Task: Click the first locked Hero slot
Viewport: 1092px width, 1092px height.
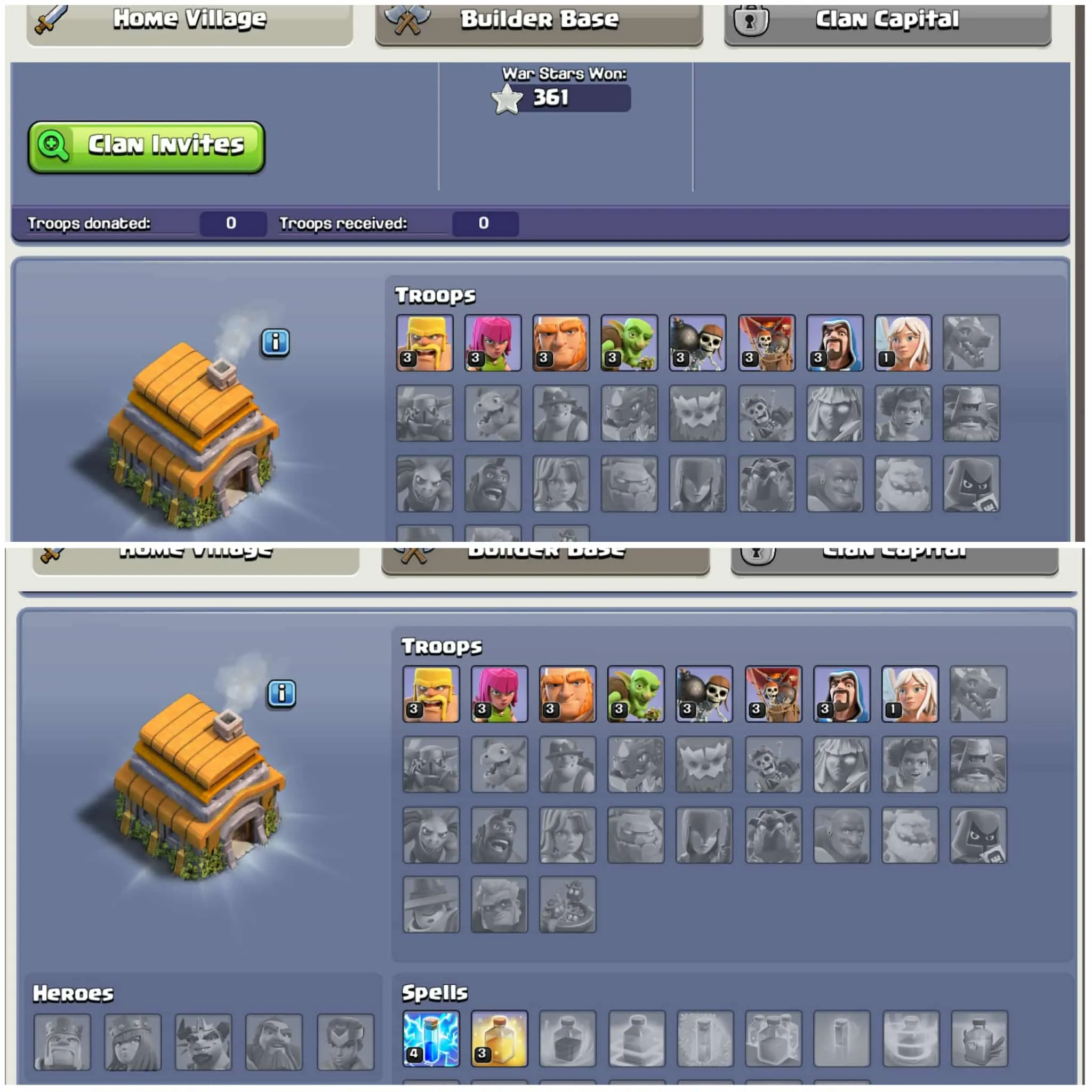Action: (x=62, y=1041)
